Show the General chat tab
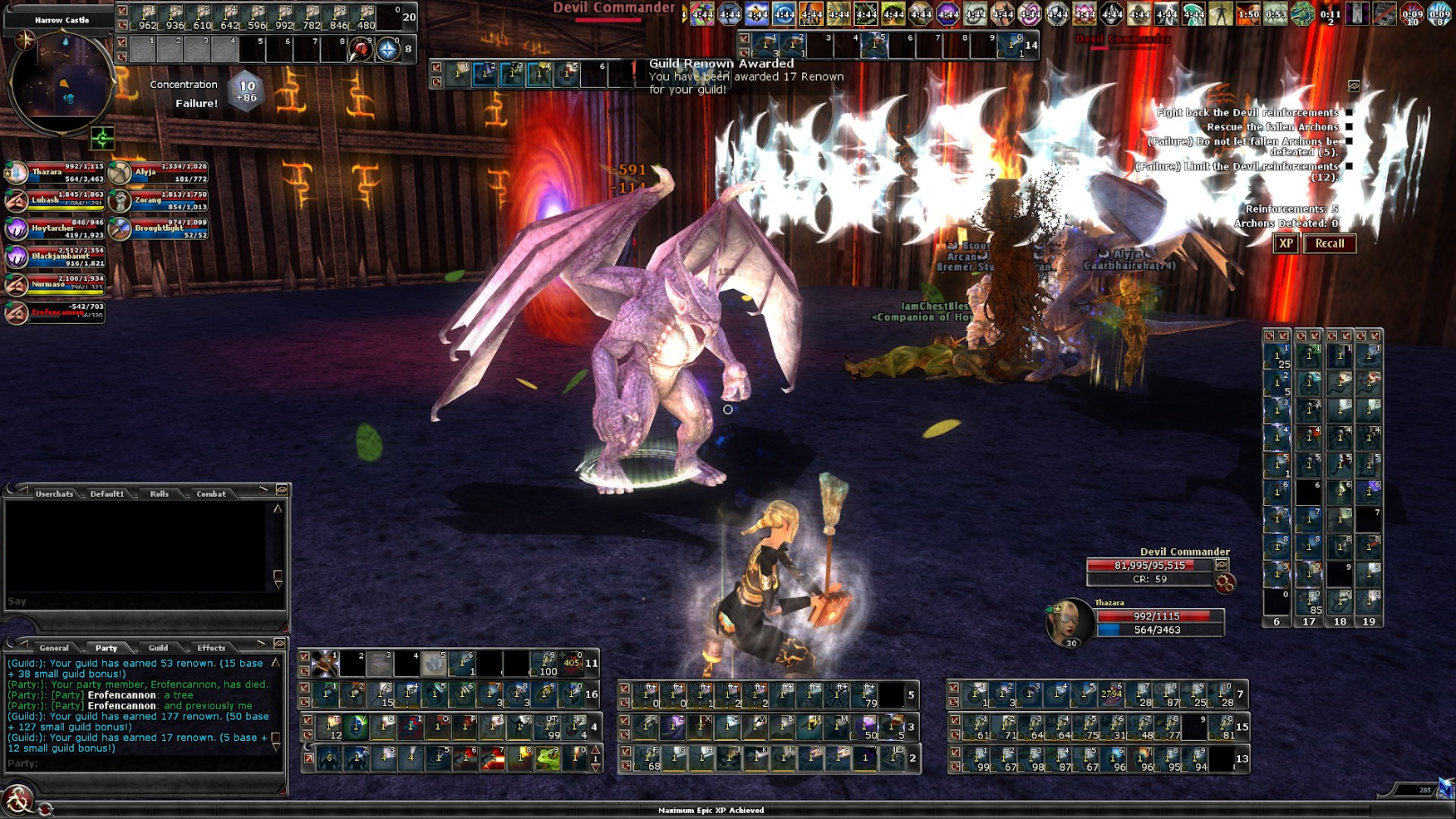The height and width of the screenshot is (819, 1456). (x=54, y=648)
